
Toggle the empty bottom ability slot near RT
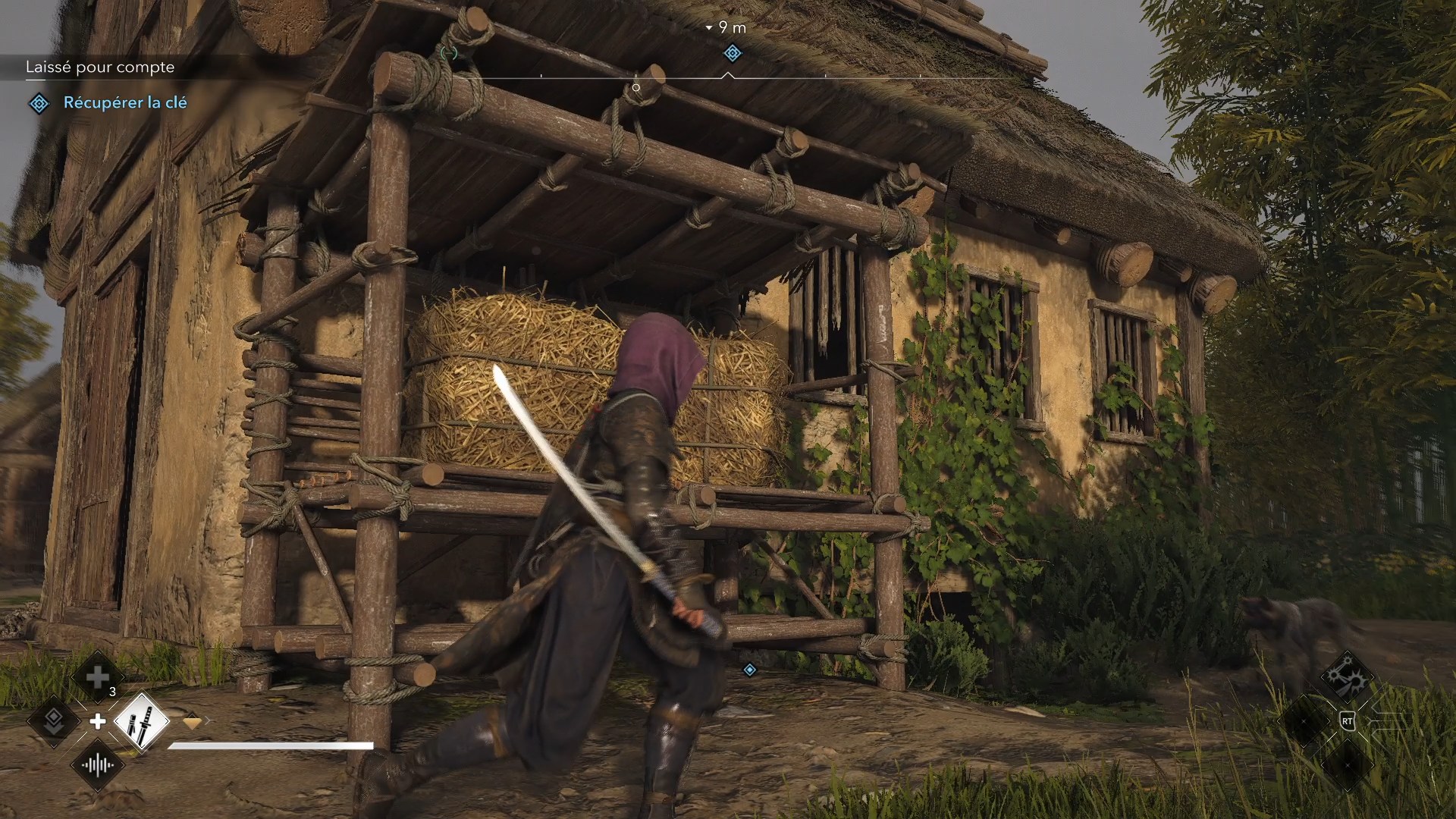(1348, 764)
